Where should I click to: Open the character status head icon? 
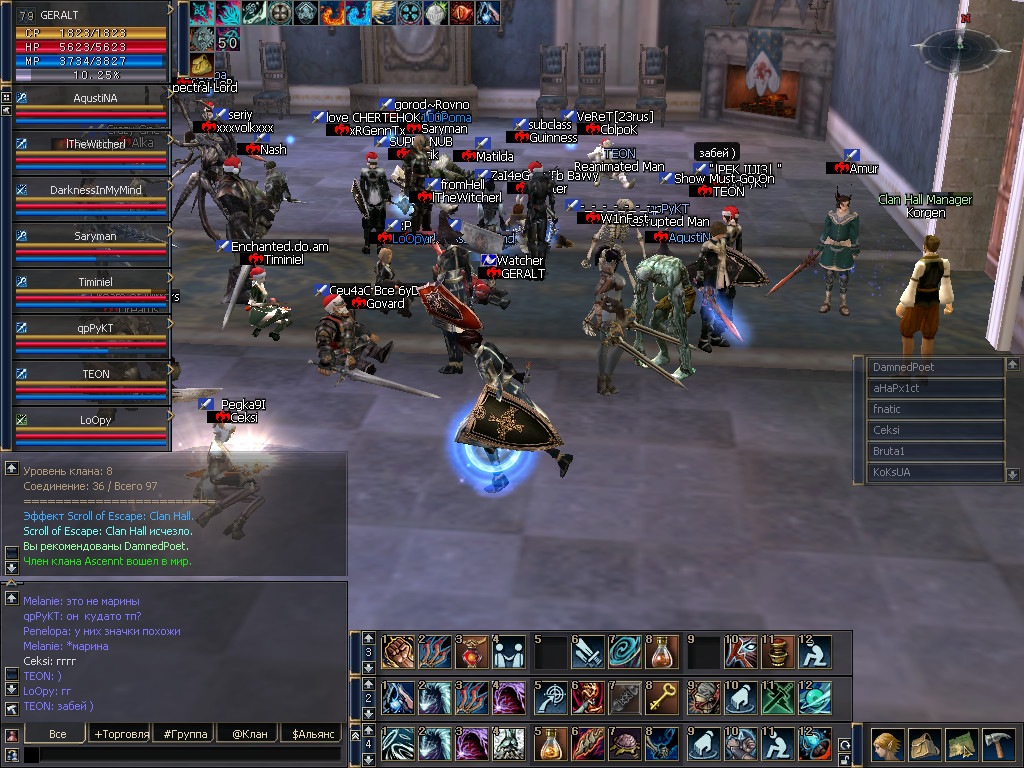(x=888, y=745)
